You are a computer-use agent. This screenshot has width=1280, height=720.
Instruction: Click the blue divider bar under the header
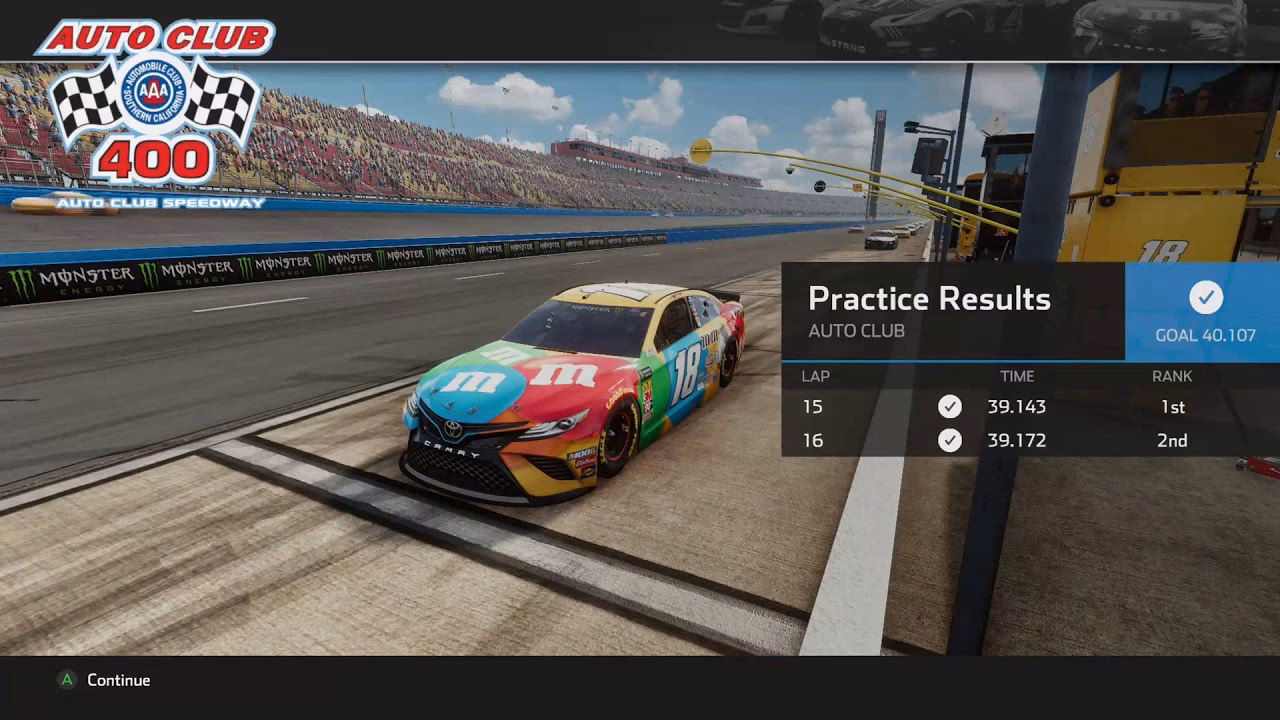950,358
